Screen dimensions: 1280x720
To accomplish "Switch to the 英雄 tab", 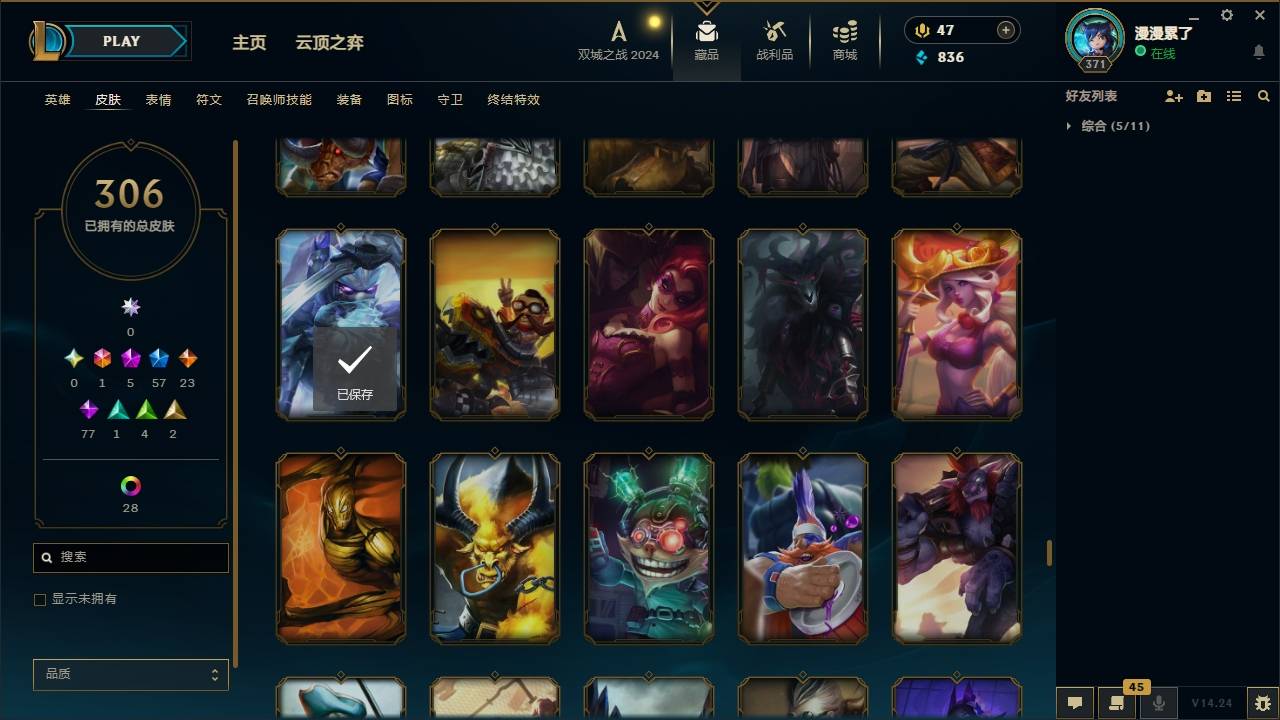I will click(x=57, y=100).
